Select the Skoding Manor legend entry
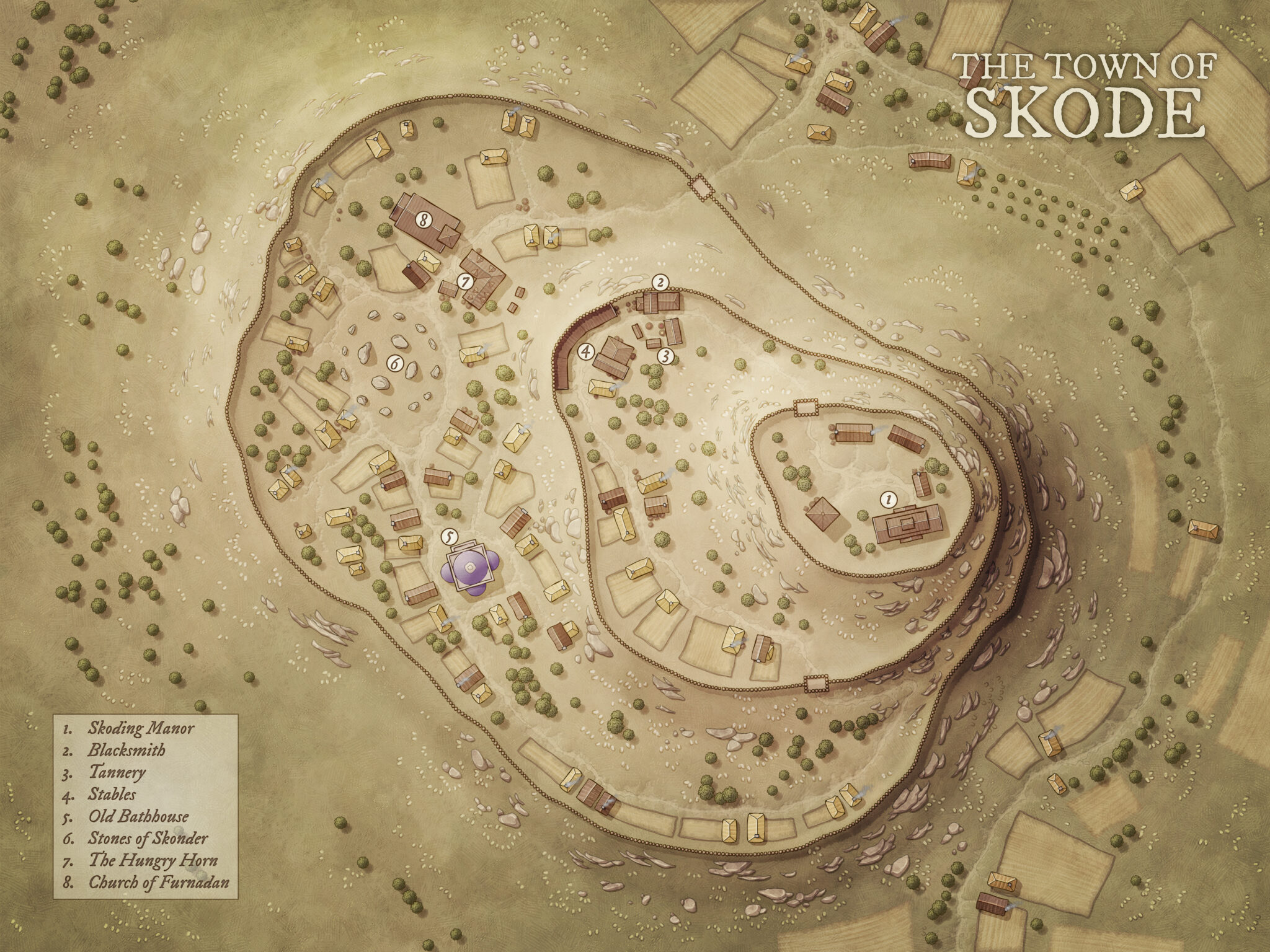Image resolution: width=1270 pixels, height=952 pixels. pos(140,728)
